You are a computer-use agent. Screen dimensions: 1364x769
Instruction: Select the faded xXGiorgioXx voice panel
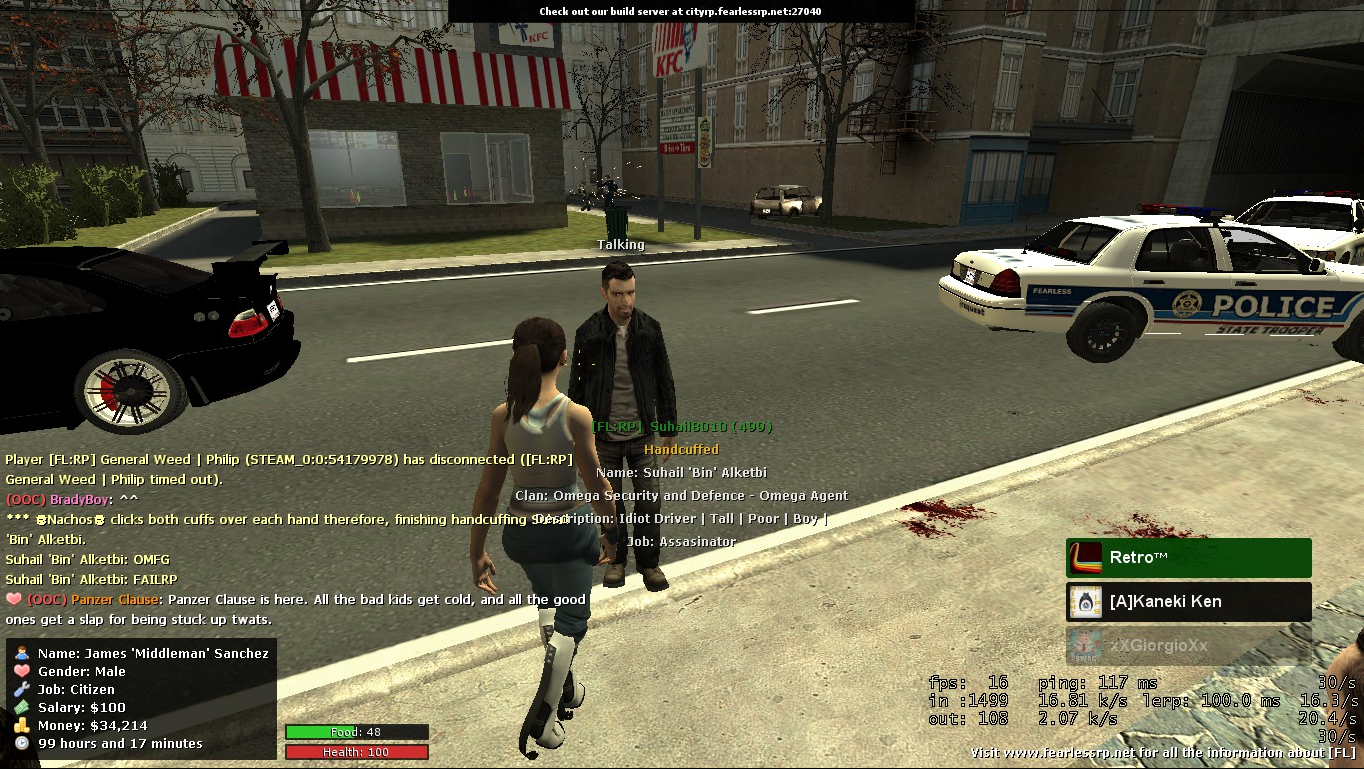(x=1188, y=646)
